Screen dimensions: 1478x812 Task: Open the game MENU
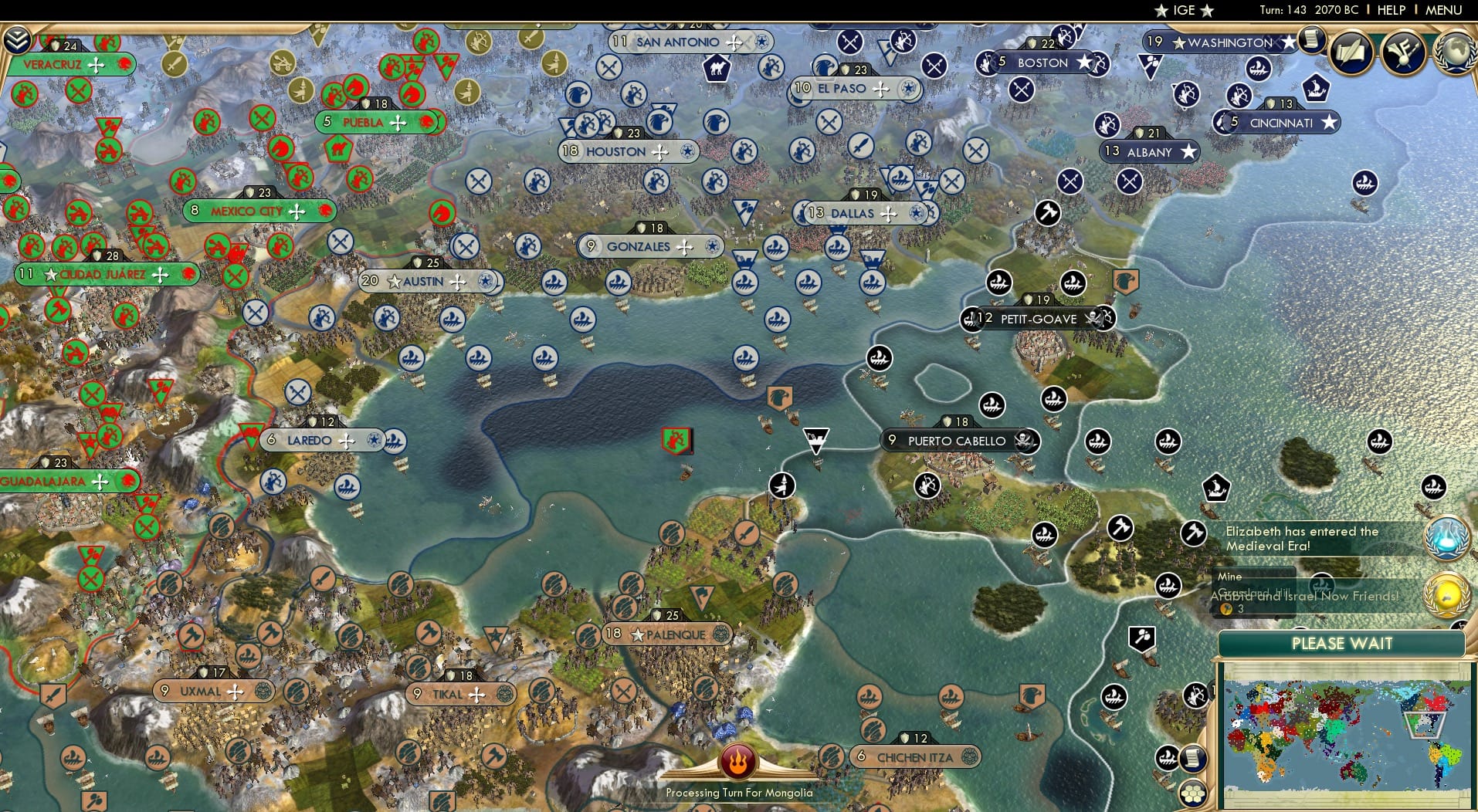point(1443,10)
